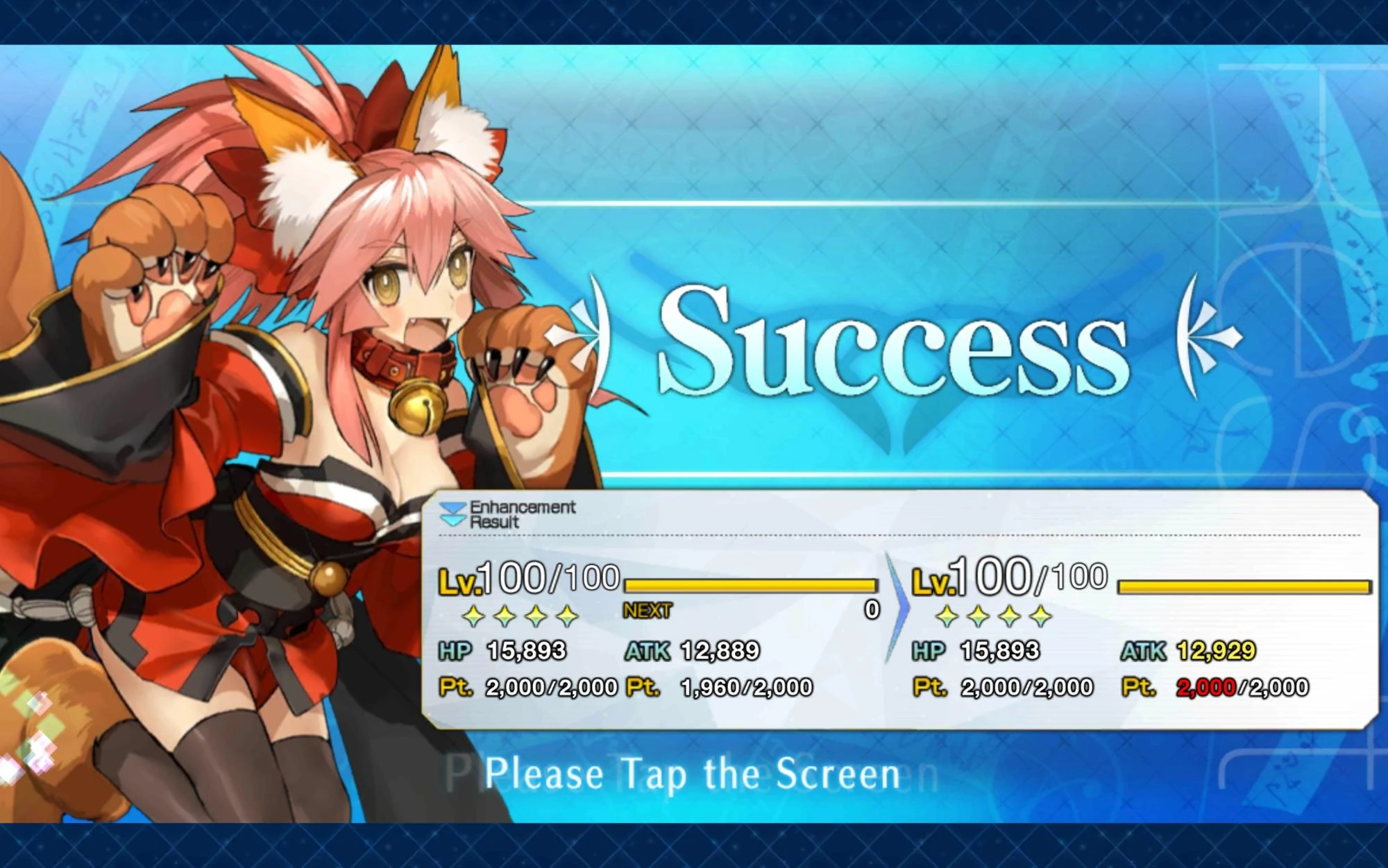The width and height of the screenshot is (1388, 868).
Task: Click the yellow experience progress bar
Action: pyautogui.click(x=750, y=588)
